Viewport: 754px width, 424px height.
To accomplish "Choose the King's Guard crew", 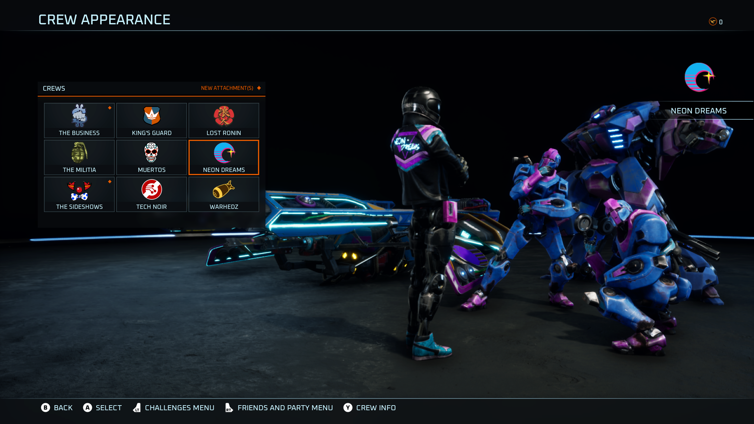I will [151, 120].
